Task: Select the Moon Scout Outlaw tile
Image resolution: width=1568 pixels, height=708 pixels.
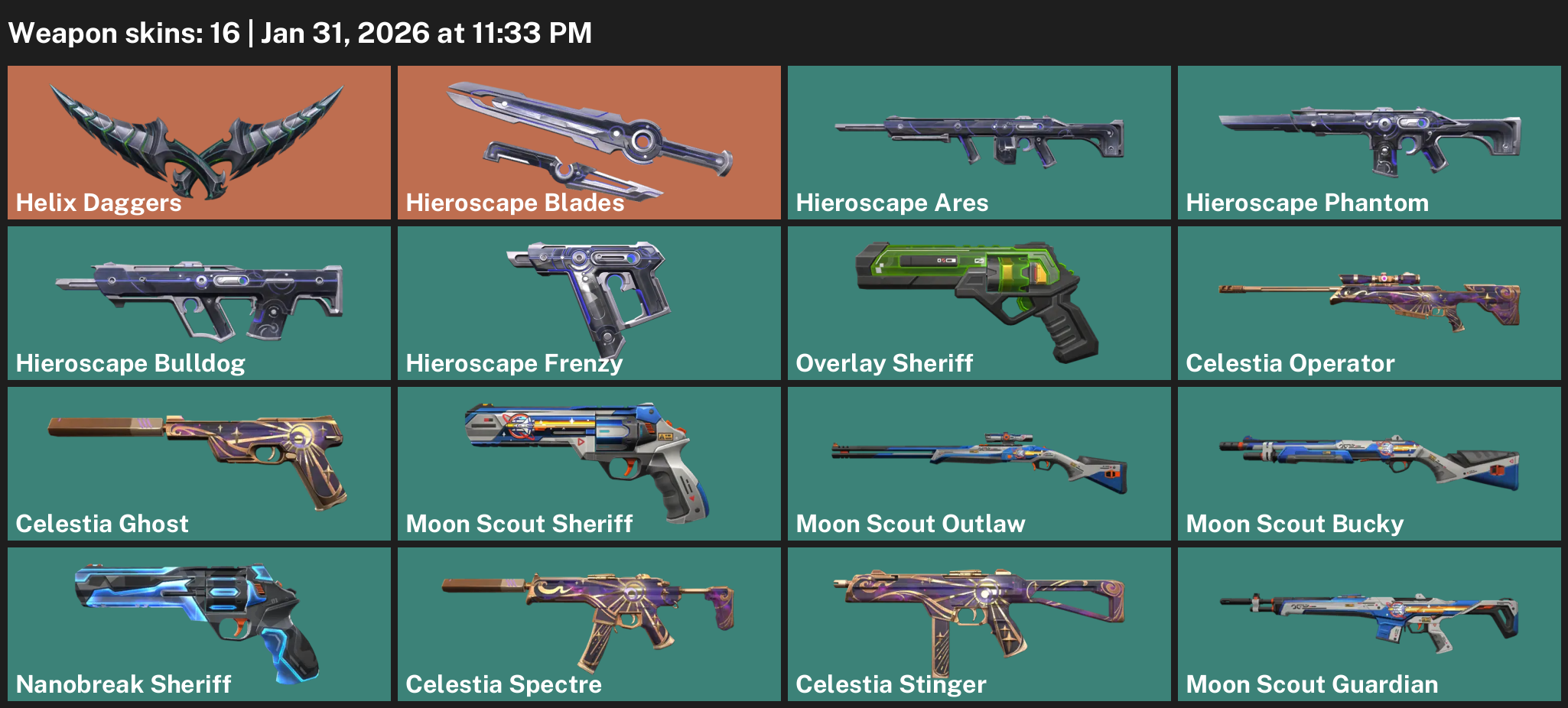Action: tap(979, 463)
